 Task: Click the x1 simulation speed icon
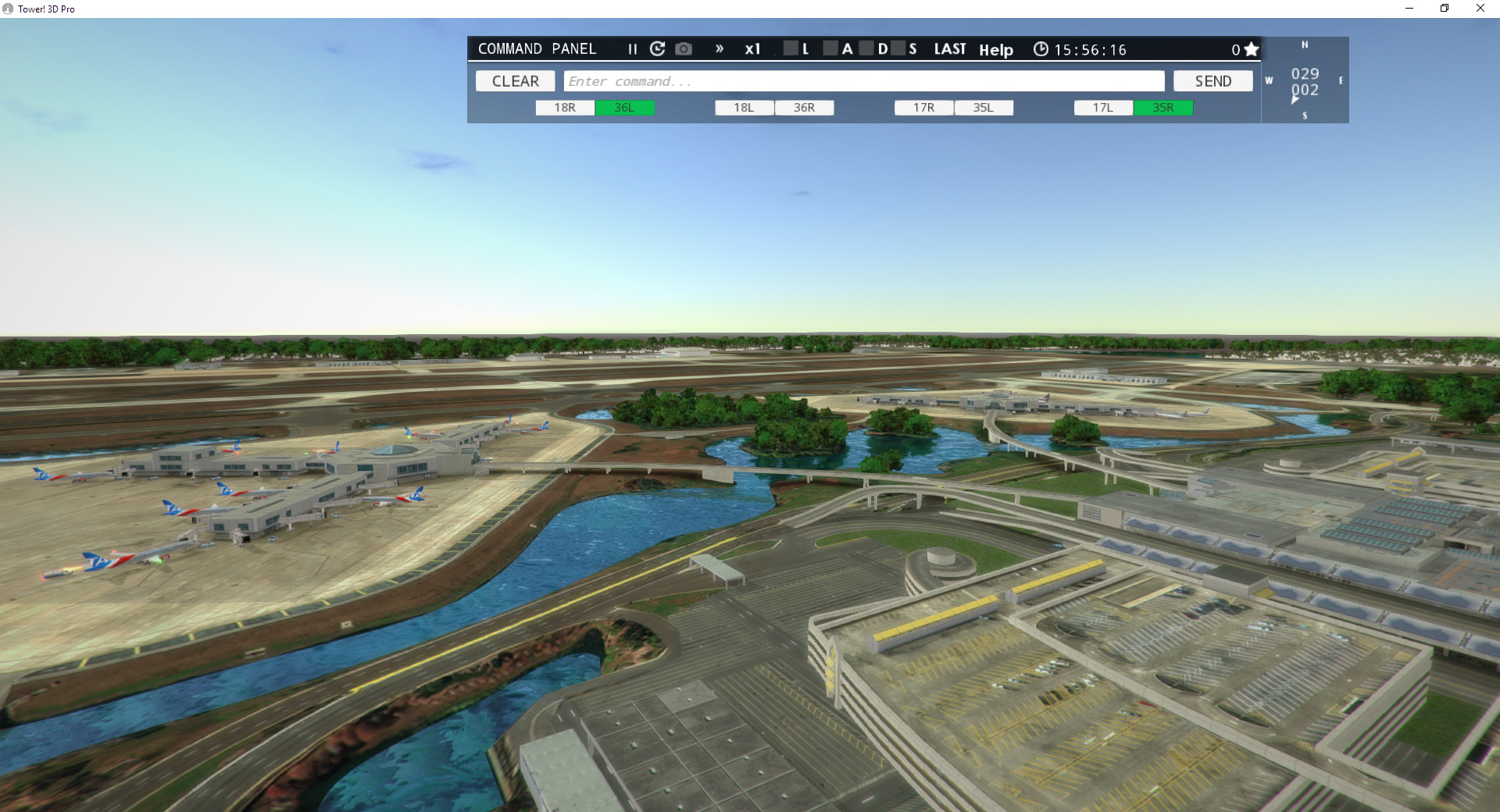click(752, 49)
